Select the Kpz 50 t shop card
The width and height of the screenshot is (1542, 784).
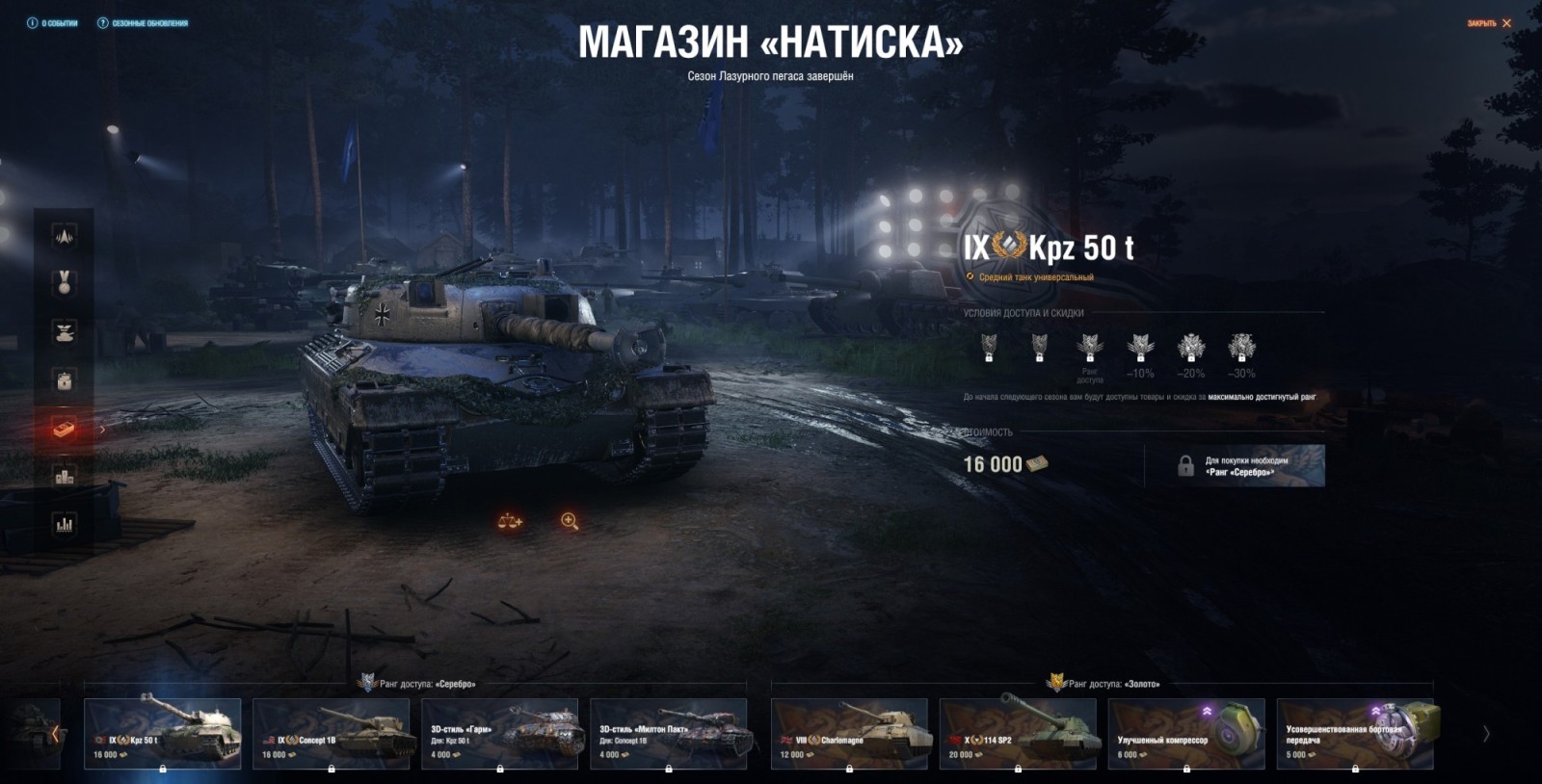coord(162,733)
